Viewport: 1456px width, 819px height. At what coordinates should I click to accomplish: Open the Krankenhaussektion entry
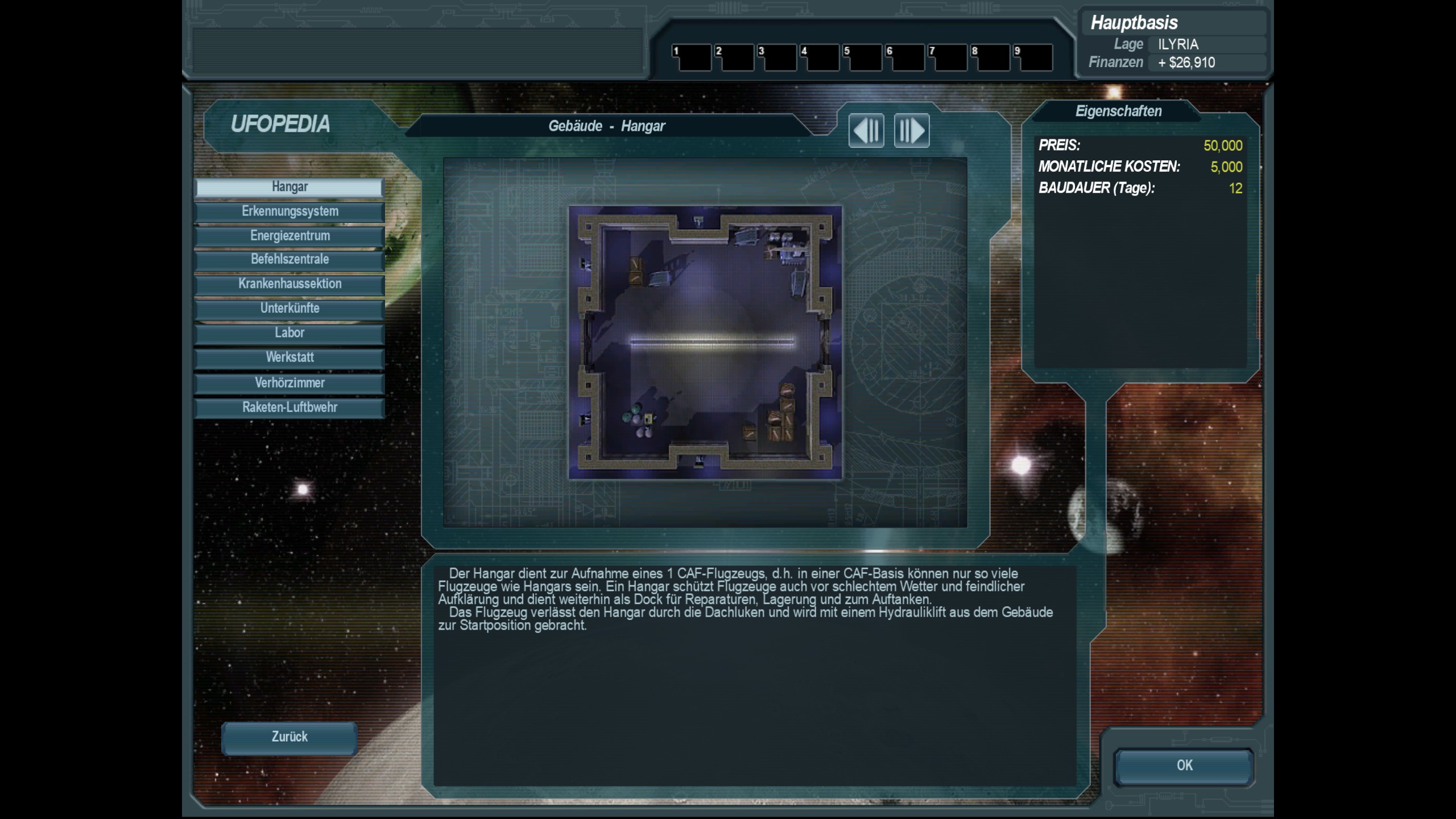(289, 284)
